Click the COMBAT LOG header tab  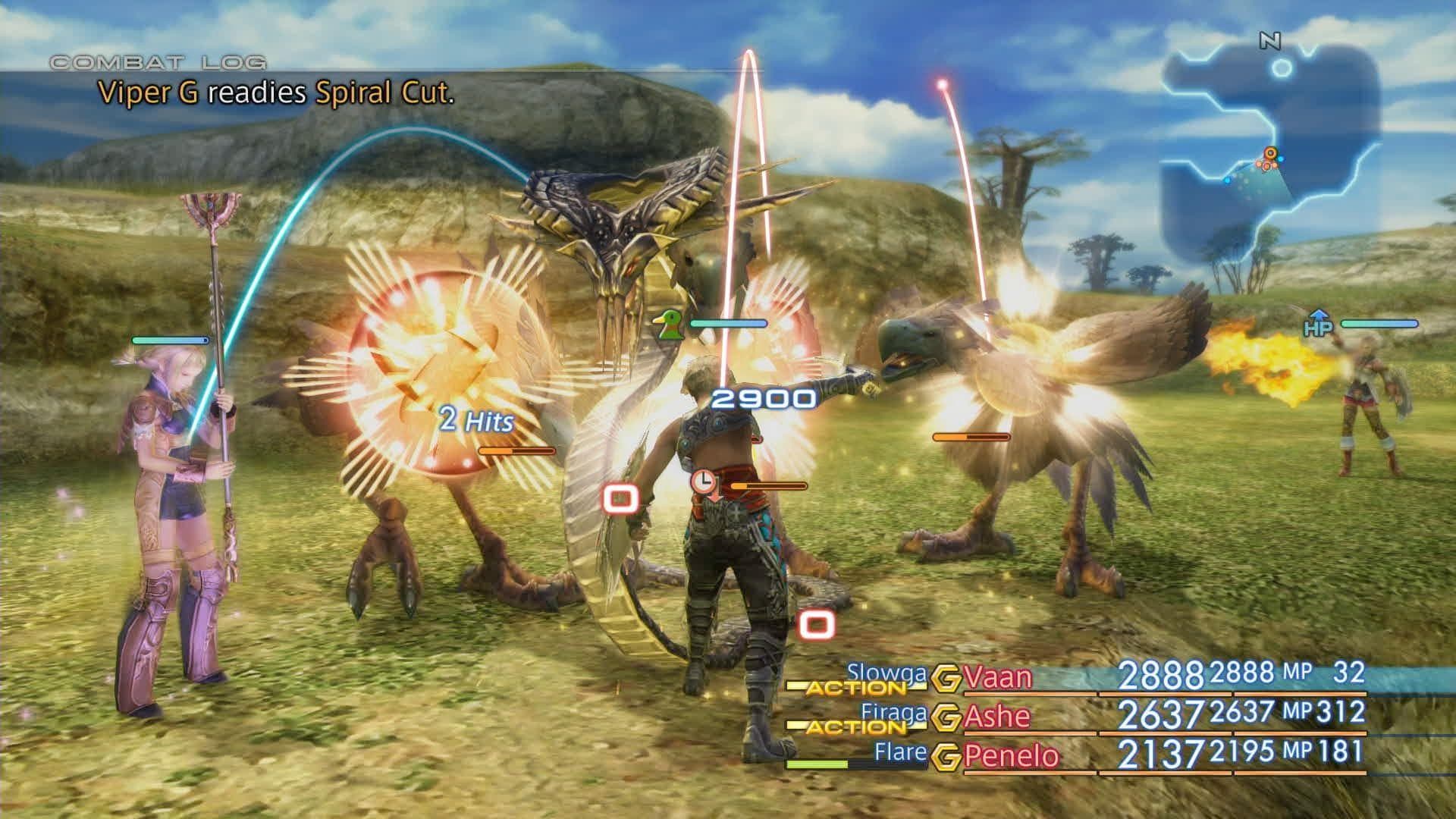click(155, 63)
